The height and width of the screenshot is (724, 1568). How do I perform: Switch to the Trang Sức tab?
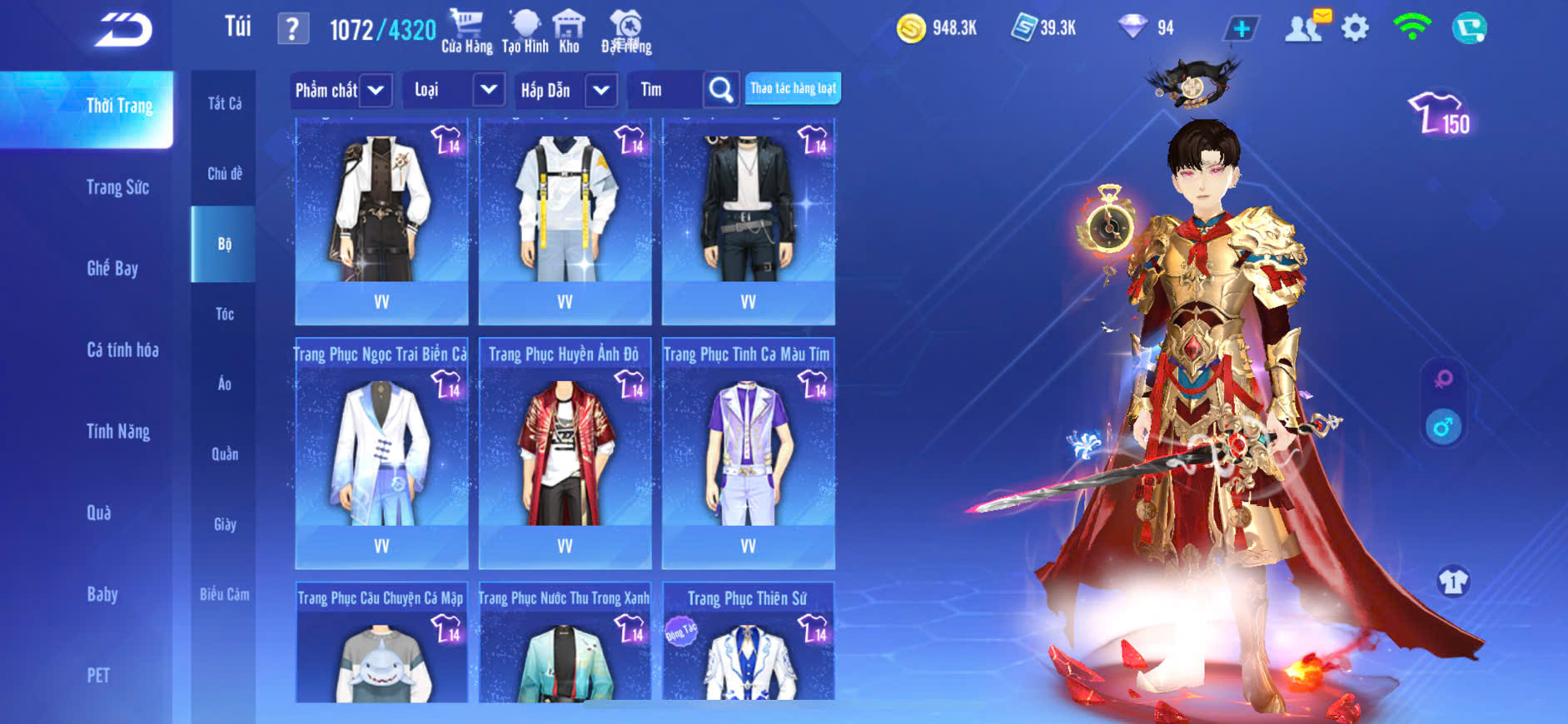pos(117,187)
